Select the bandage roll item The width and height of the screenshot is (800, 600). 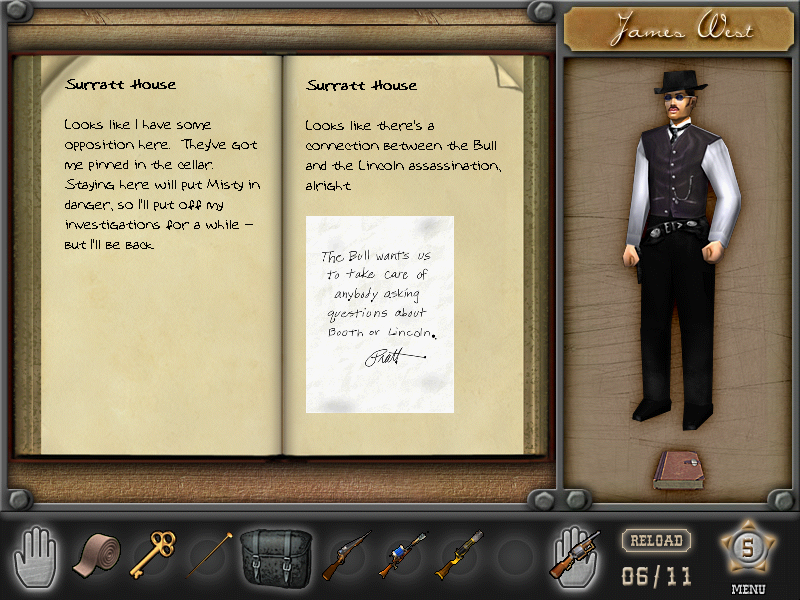pyautogui.click(x=97, y=556)
